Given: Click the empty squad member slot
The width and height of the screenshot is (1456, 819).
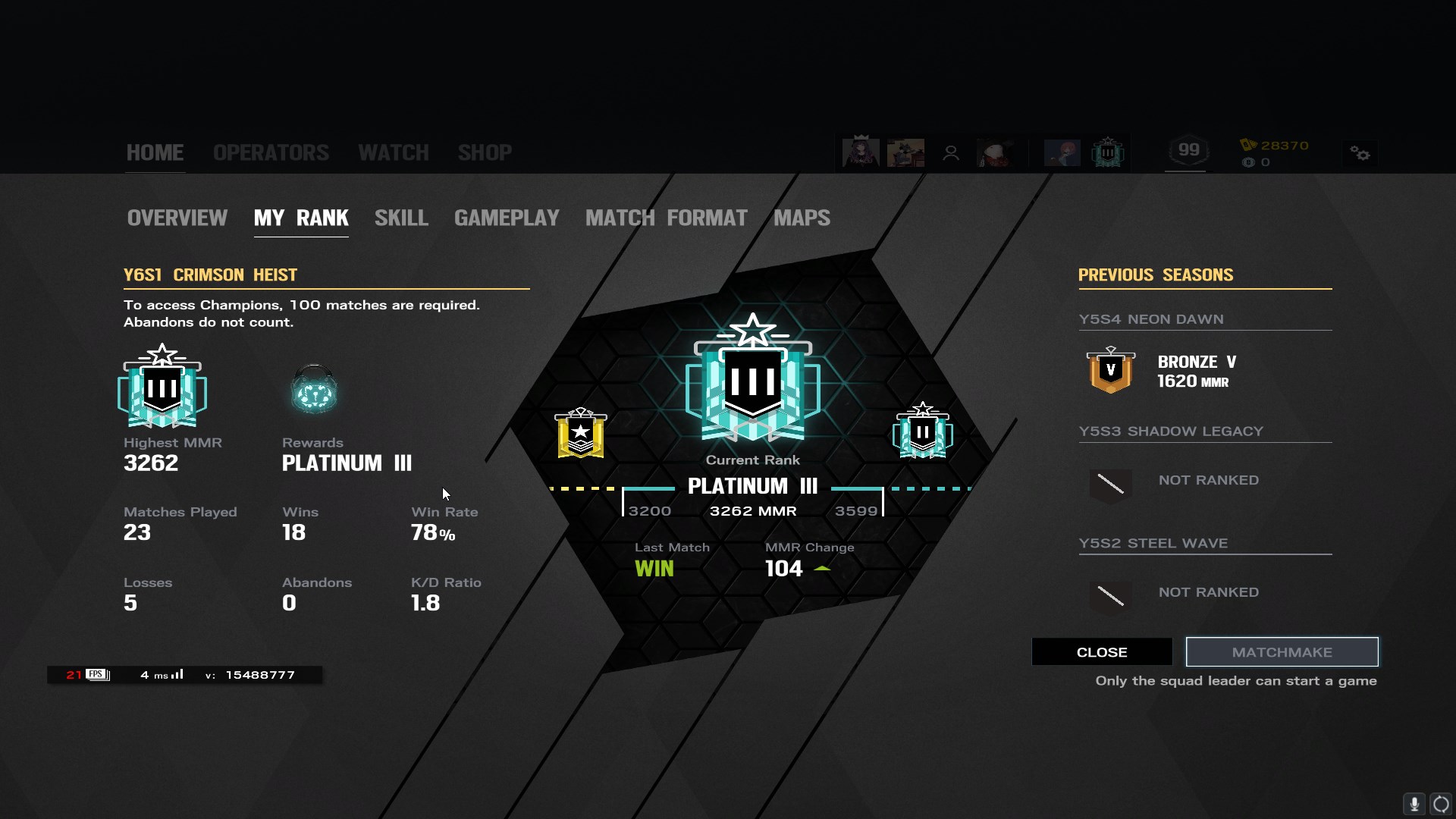Looking at the screenshot, I should click(x=950, y=153).
